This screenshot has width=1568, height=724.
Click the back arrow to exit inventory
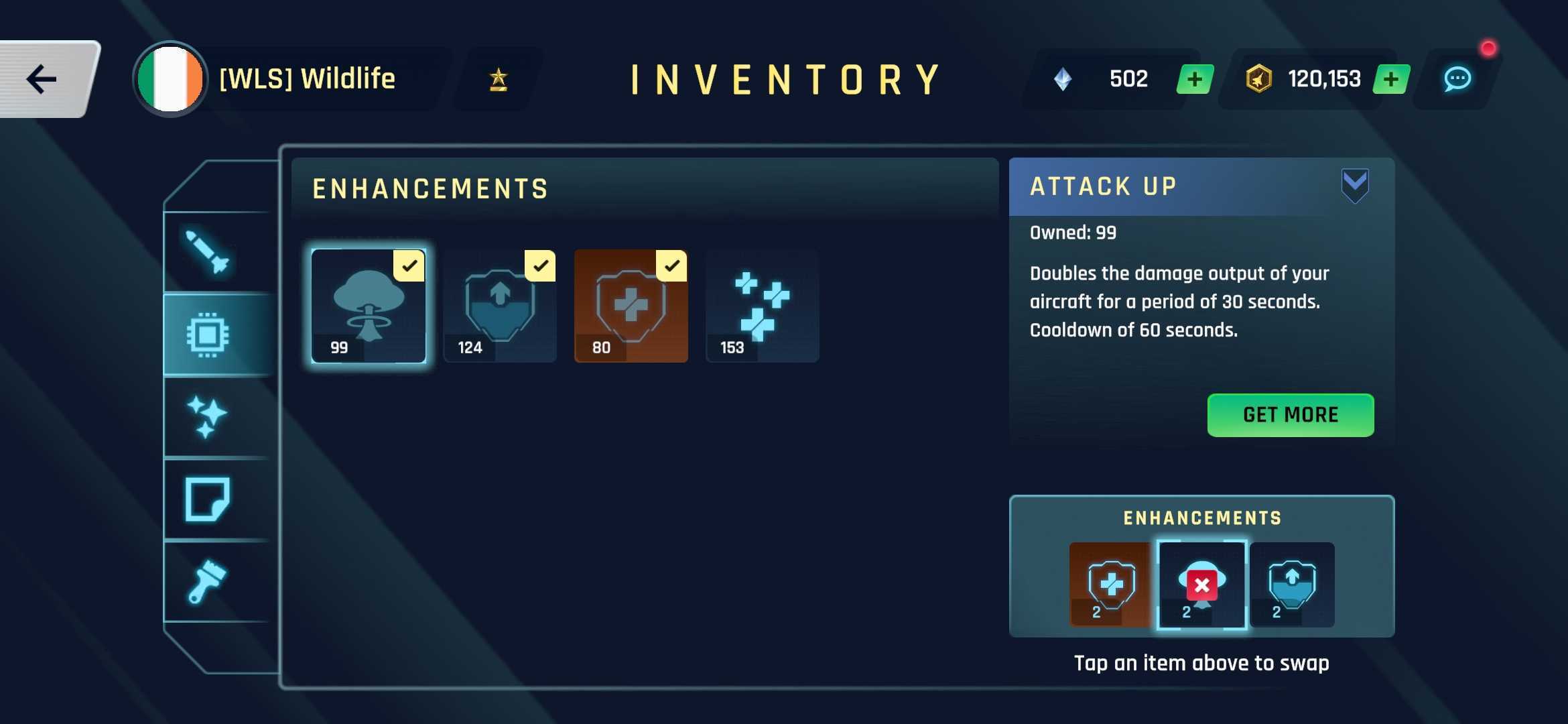click(x=42, y=78)
